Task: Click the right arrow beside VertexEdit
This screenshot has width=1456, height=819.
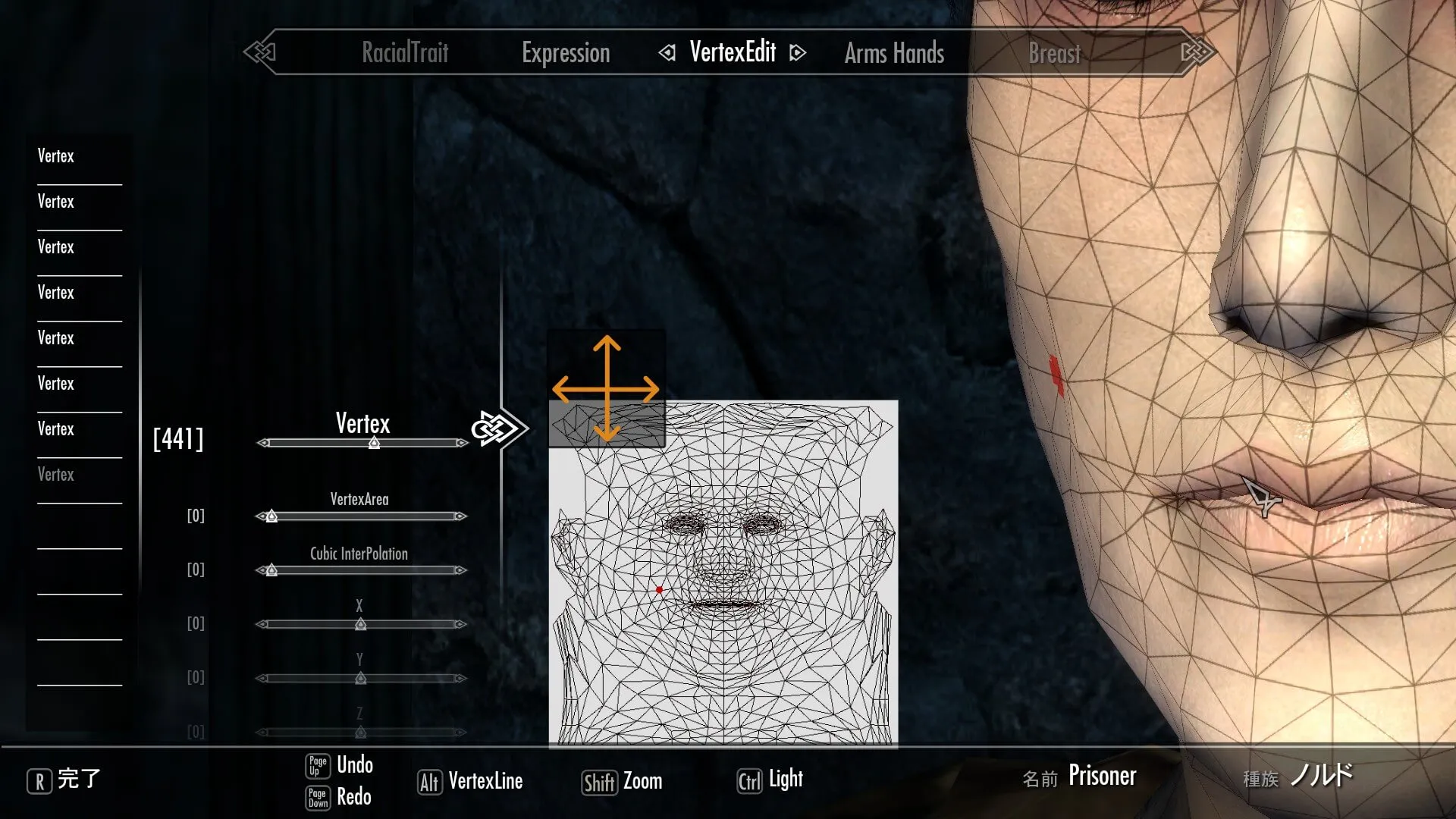Action: click(797, 53)
